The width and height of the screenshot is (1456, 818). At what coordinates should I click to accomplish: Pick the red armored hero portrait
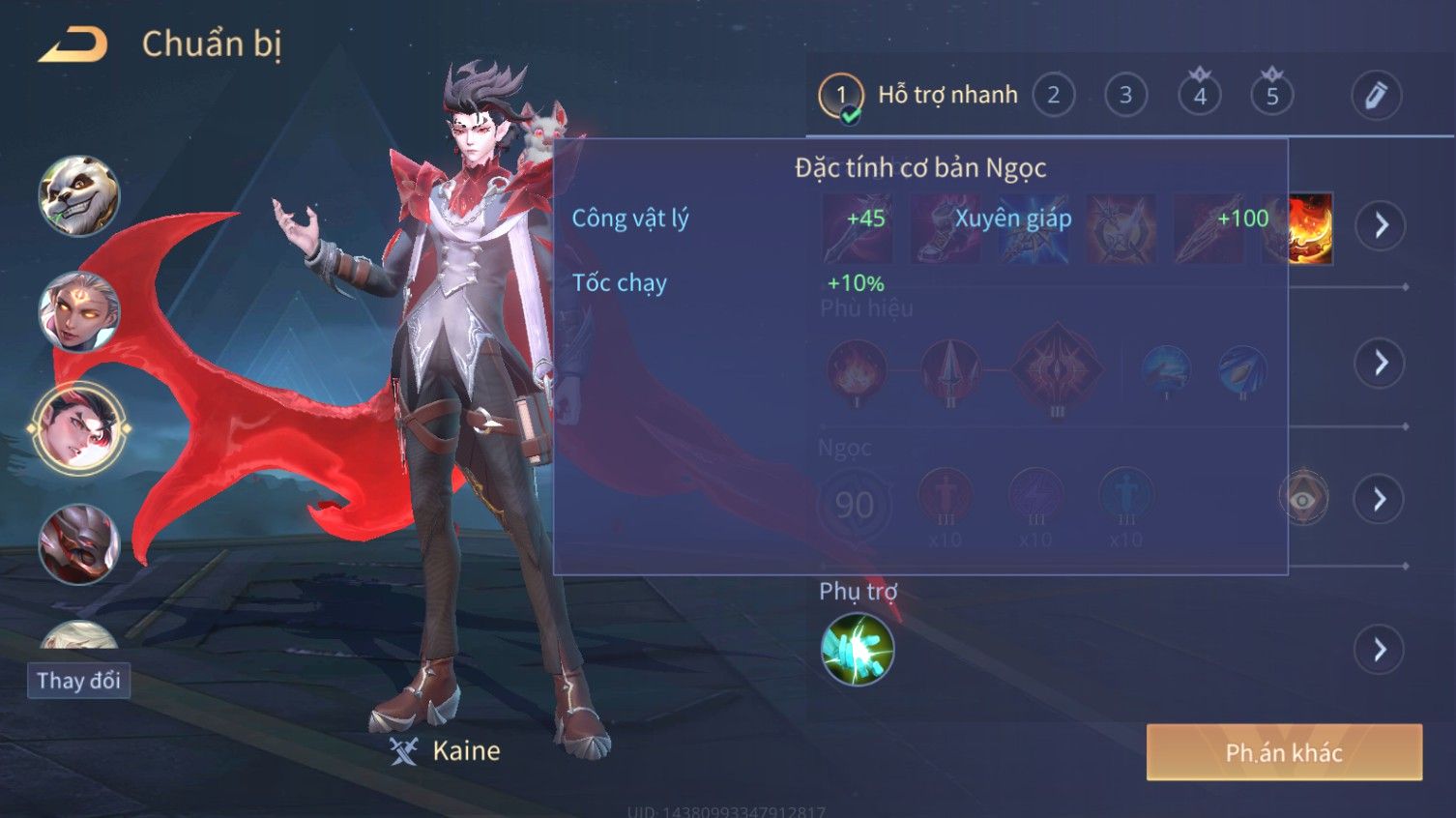coord(78,543)
